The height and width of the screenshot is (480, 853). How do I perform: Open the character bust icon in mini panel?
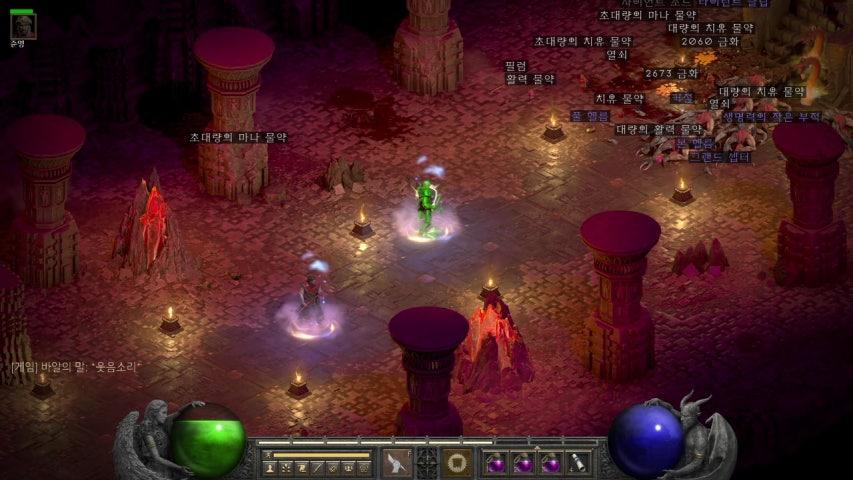pyautogui.click(x=270, y=467)
